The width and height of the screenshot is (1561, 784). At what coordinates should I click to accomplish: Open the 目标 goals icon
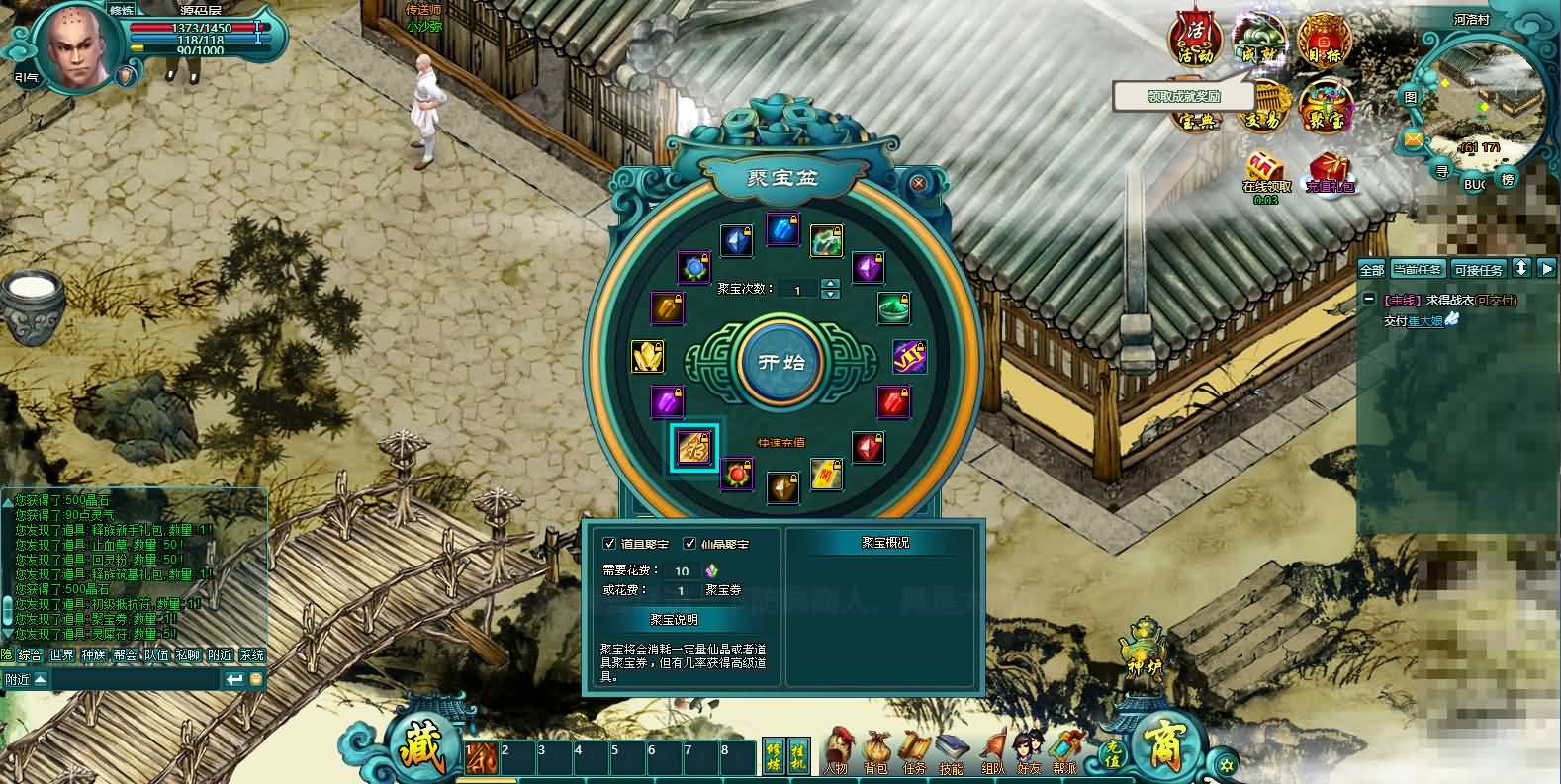1324,40
